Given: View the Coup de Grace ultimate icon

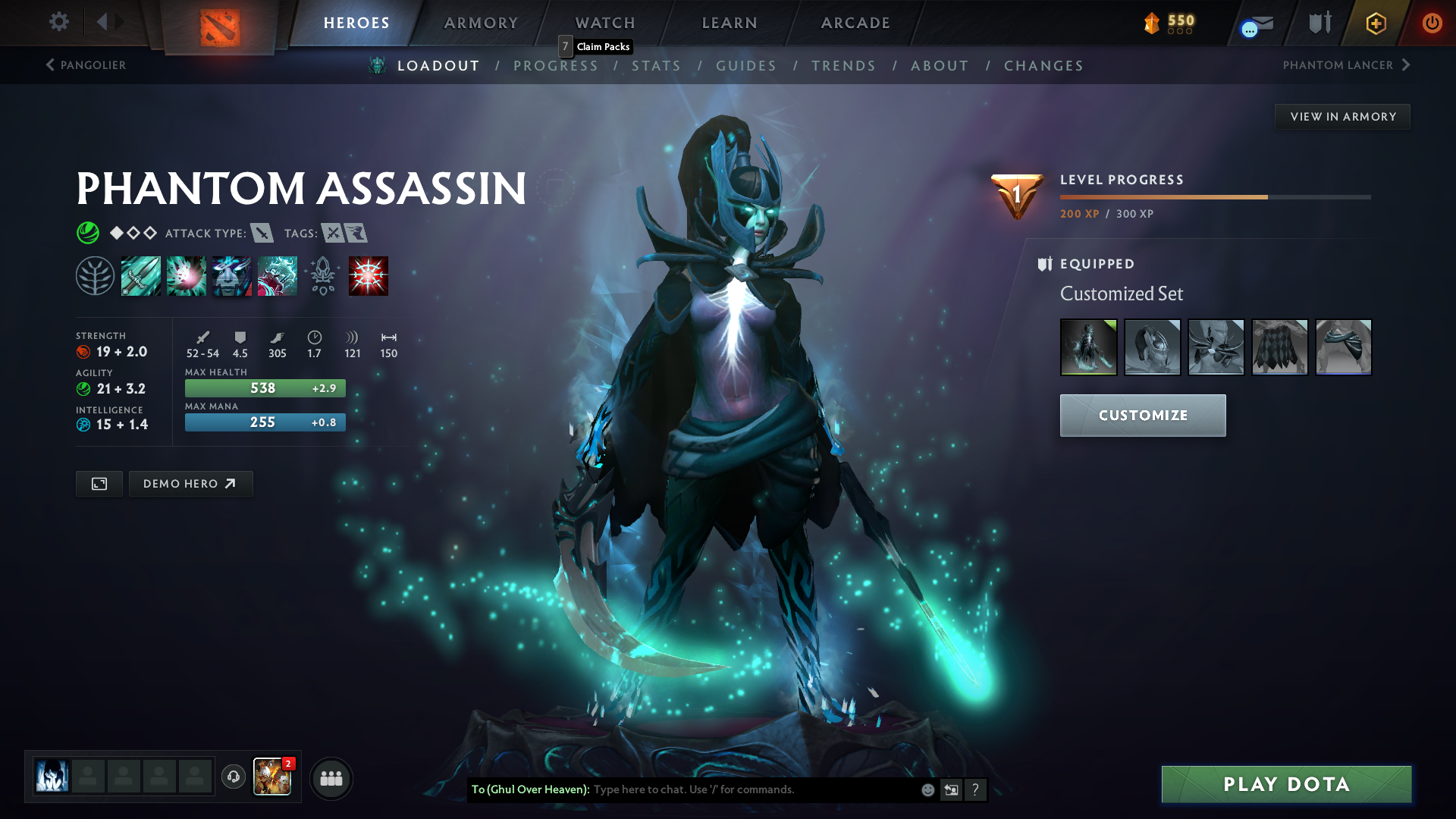Looking at the screenshot, I should point(369,275).
